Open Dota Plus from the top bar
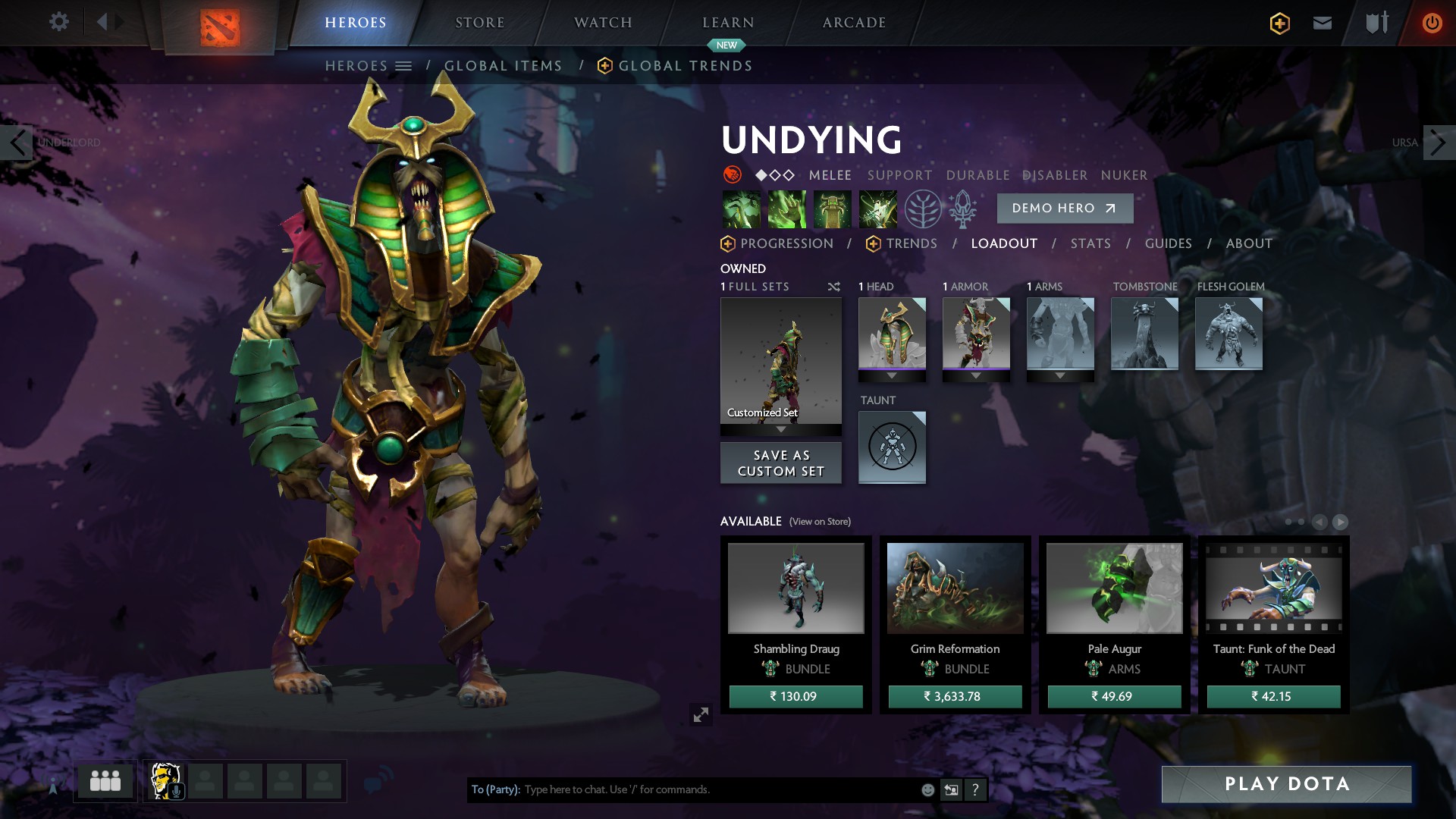The height and width of the screenshot is (819, 1456). click(x=1279, y=23)
